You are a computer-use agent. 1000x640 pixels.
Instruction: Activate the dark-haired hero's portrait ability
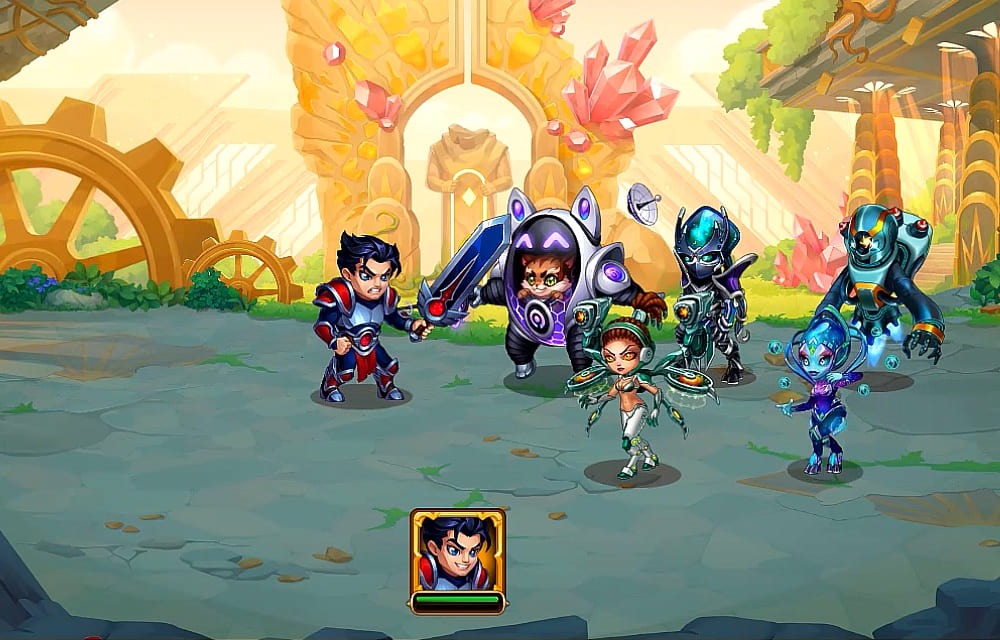(457, 552)
